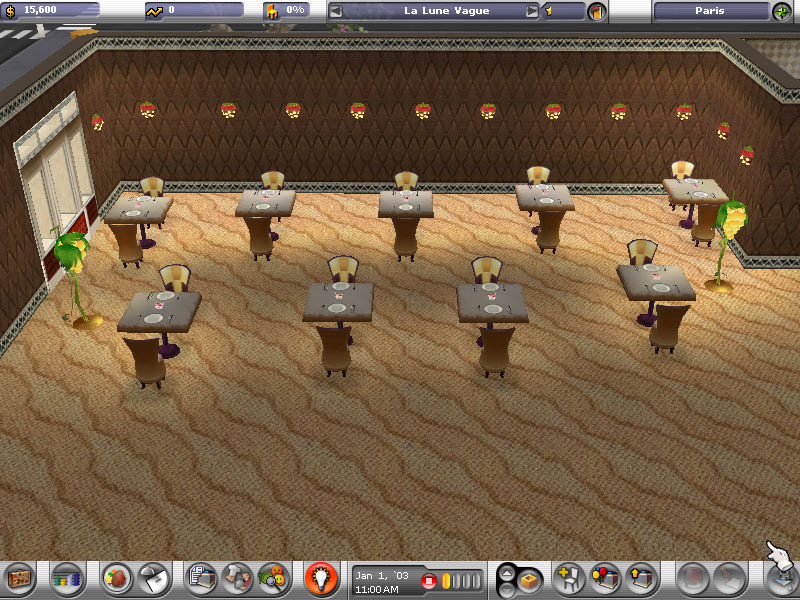This screenshot has height=600, width=800.
Task: Select next restaurant with right arrow
Action: [x=532, y=11]
